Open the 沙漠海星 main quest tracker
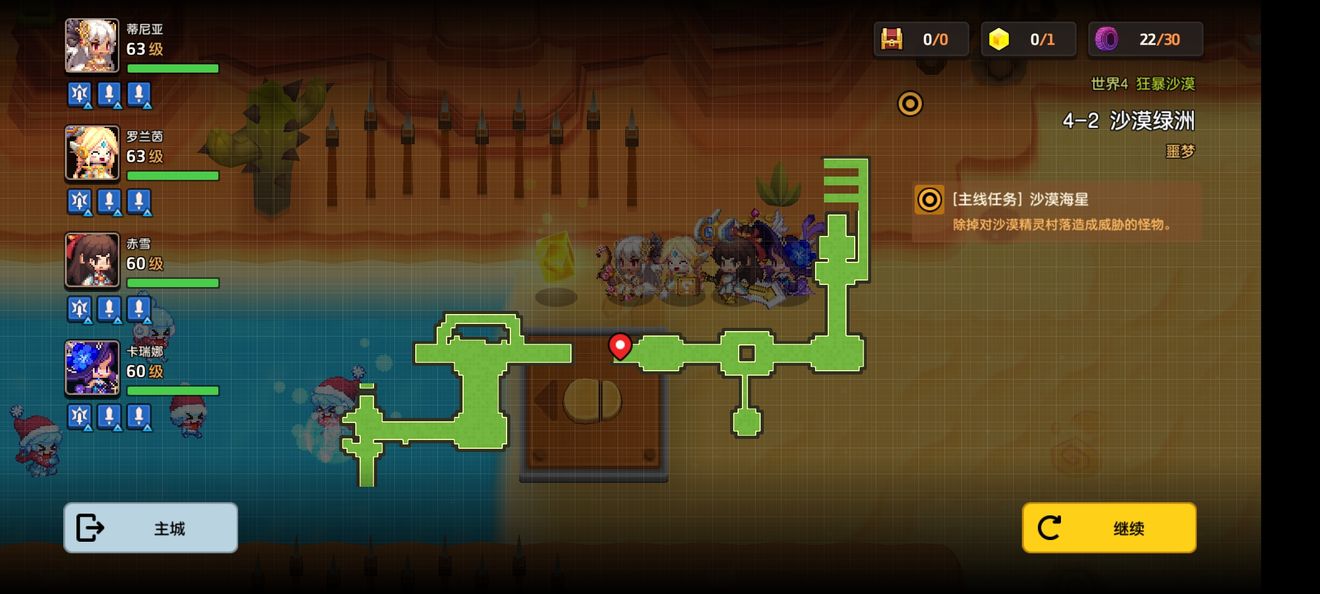The height and width of the screenshot is (594, 1320). coord(1056,211)
